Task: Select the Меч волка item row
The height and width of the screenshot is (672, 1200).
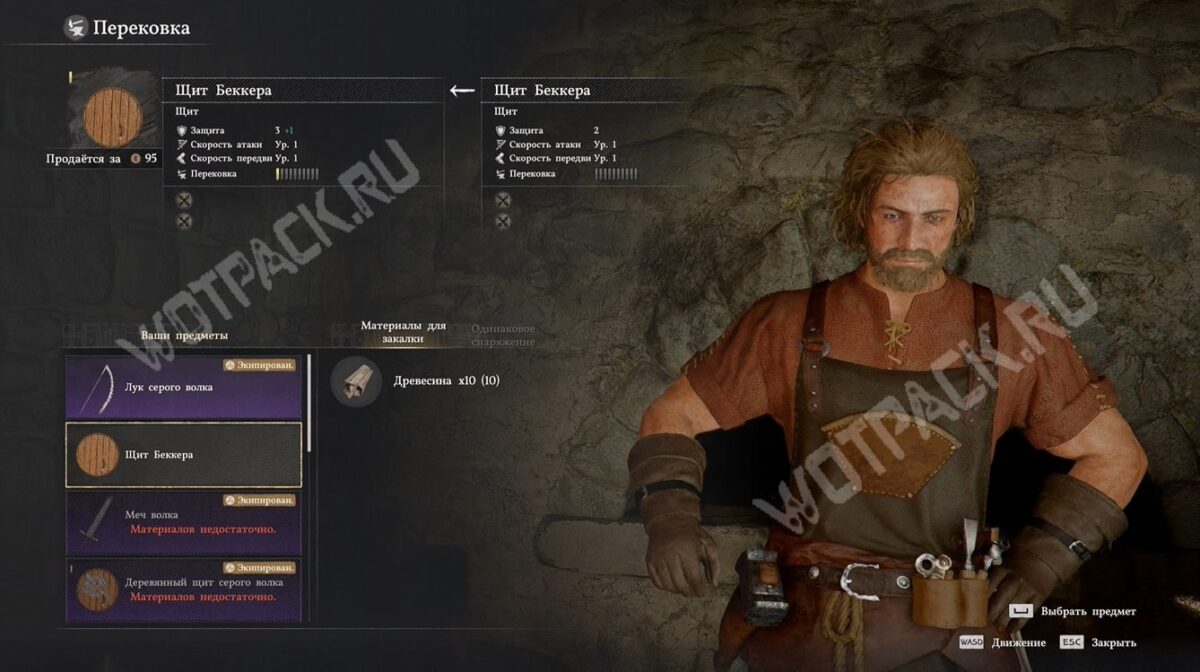Action: point(184,522)
